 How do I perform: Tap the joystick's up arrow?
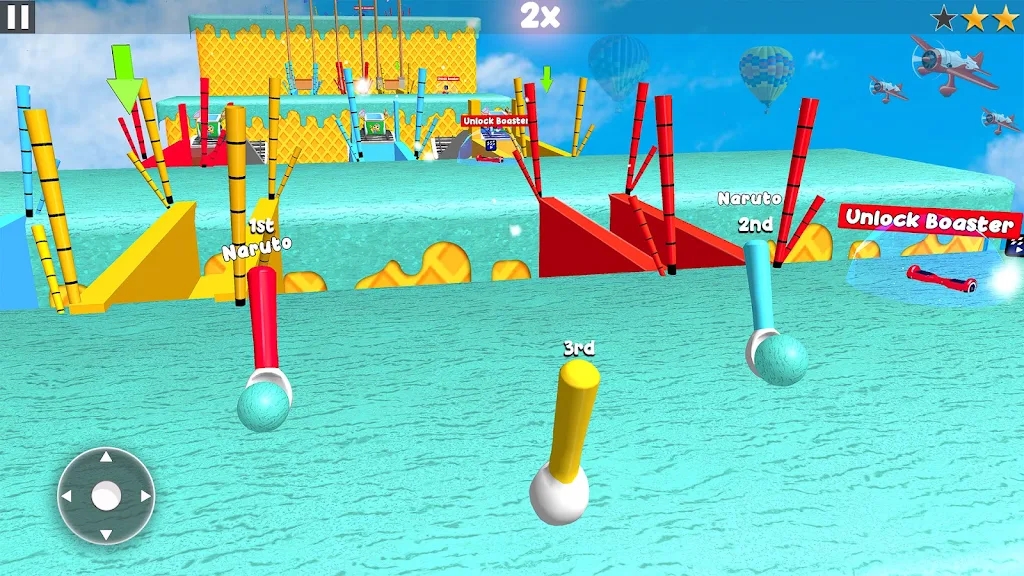click(x=106, y=459)
